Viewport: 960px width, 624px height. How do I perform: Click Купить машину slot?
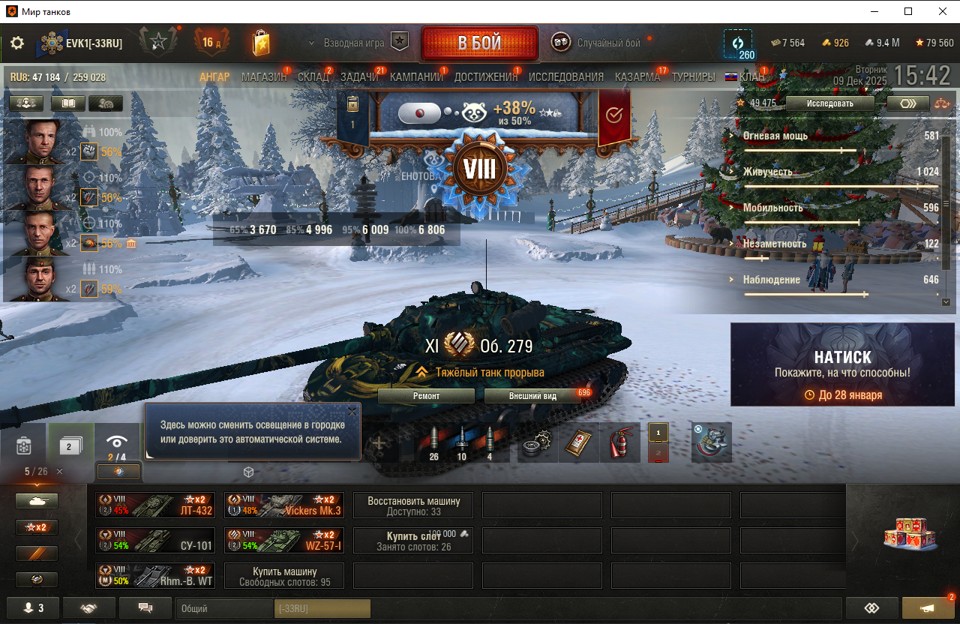coord(284,576)
